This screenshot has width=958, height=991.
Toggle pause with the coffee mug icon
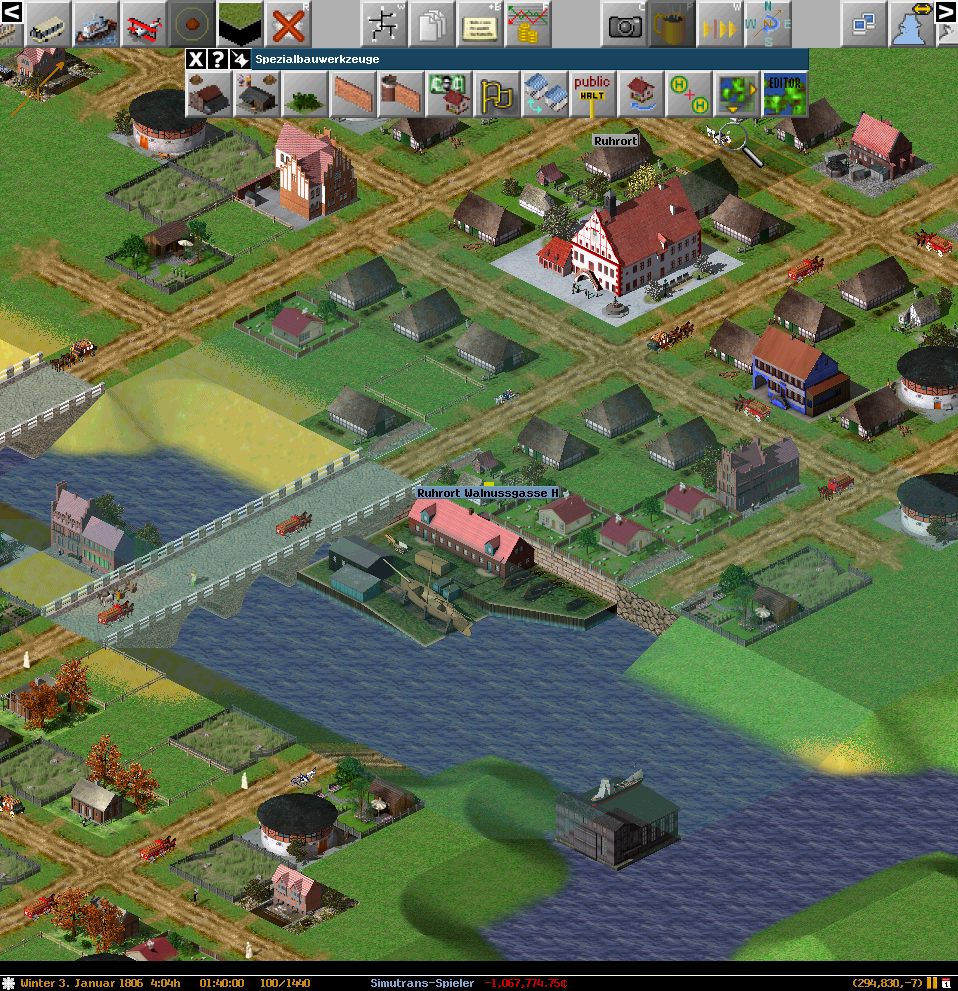tap(673, 23)
